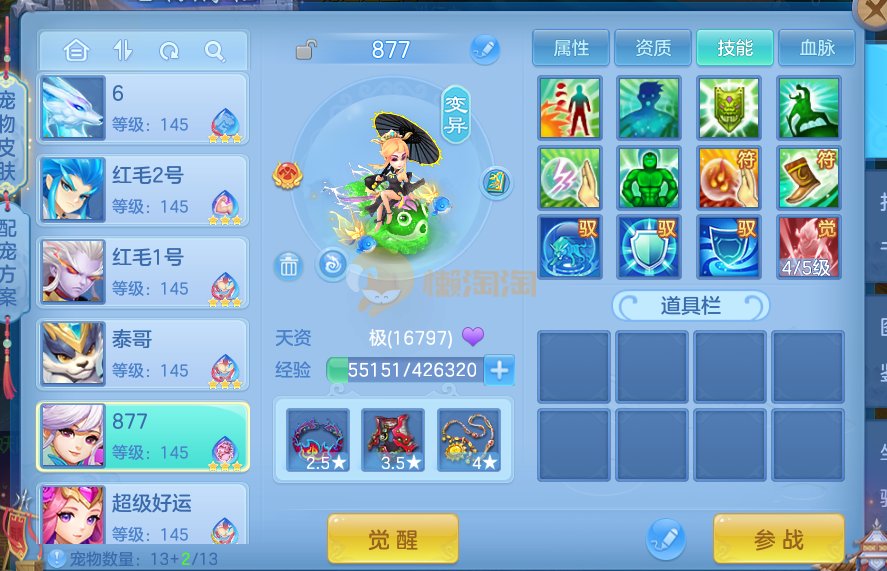Show the 血脉 tab
887x571 pixels.
pos(817,48)
